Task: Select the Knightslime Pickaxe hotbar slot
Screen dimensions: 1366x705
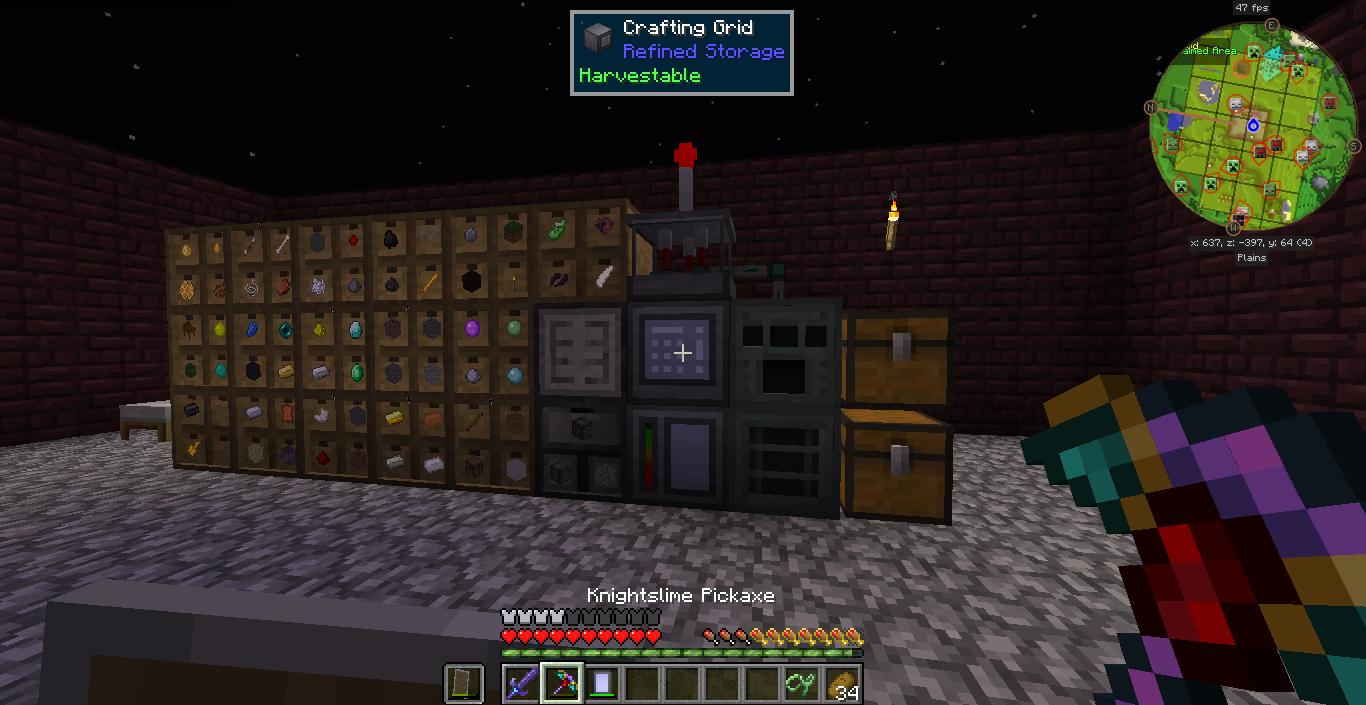Action: pos(561,684)
